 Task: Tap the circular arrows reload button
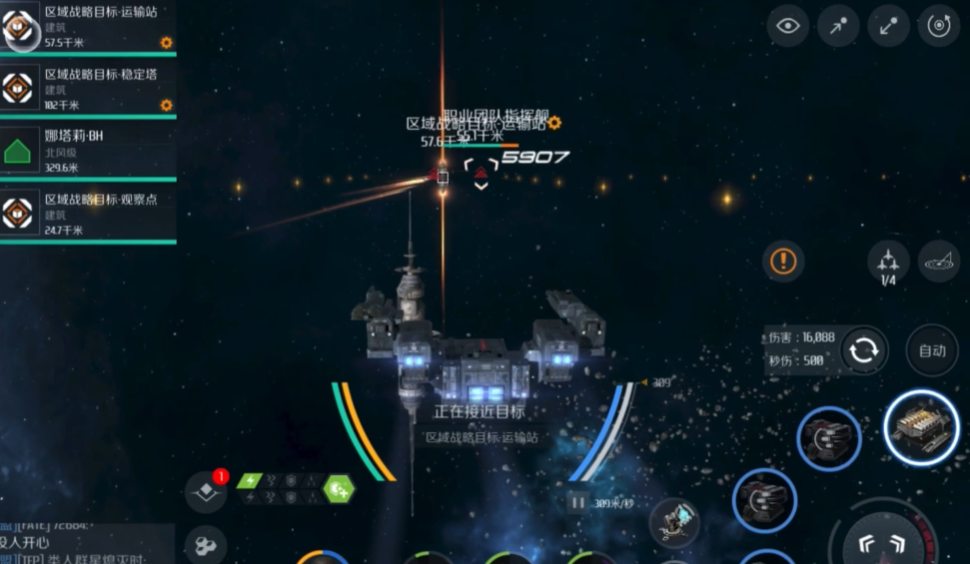point(863,351)
